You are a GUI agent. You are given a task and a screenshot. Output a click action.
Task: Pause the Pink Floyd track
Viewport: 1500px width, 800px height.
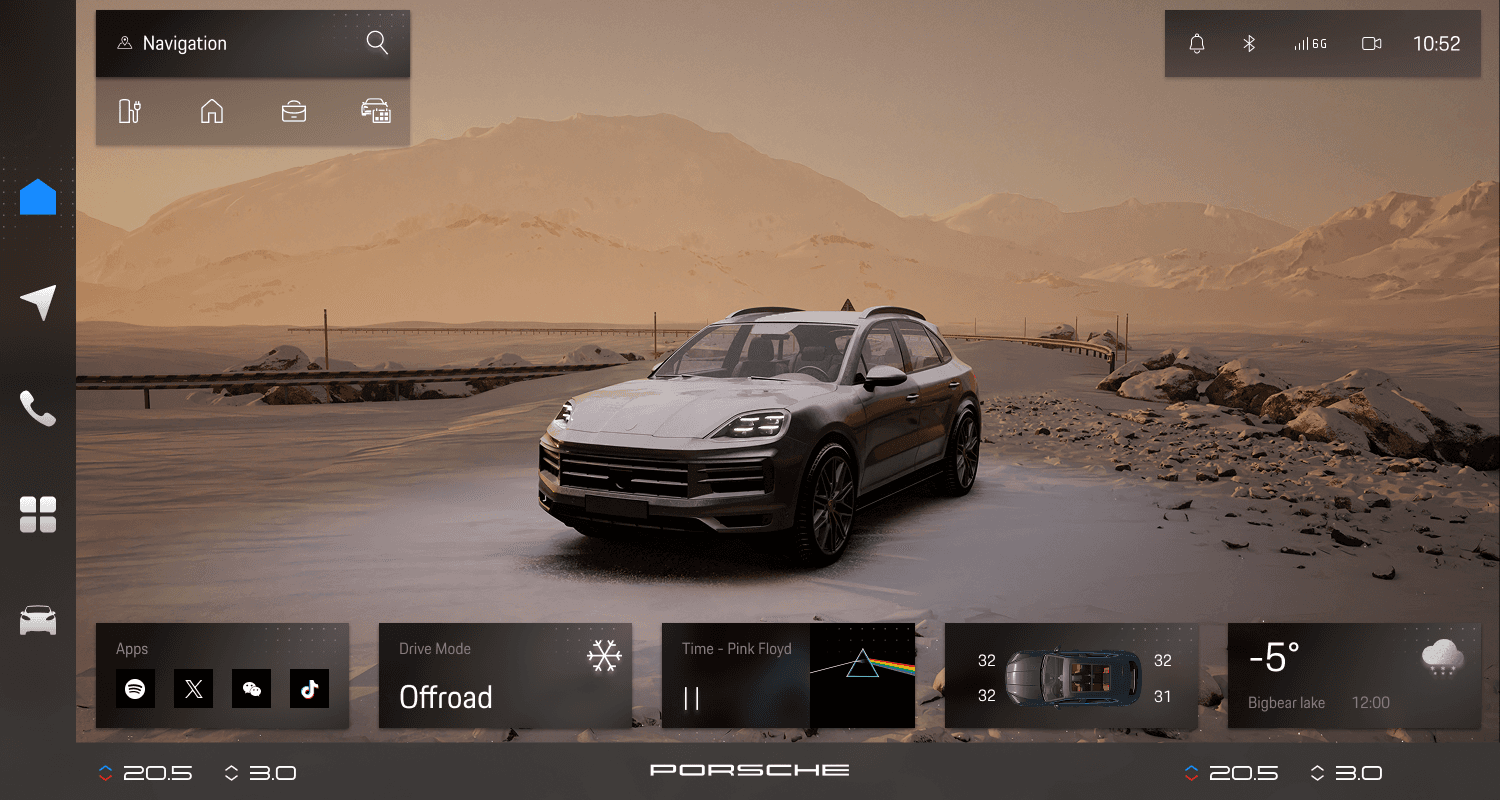(691, 698)
